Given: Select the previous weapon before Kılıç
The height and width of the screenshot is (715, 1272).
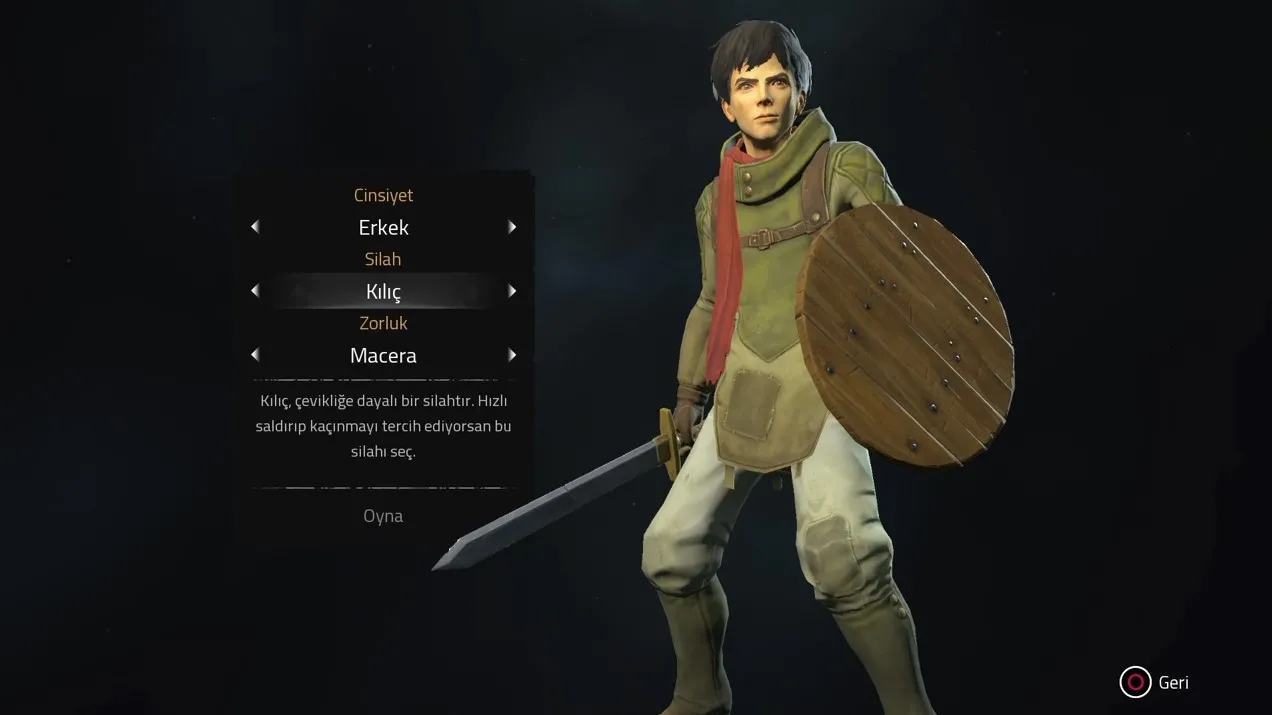Looking at the screenshot, I should (x=255, y=291).
